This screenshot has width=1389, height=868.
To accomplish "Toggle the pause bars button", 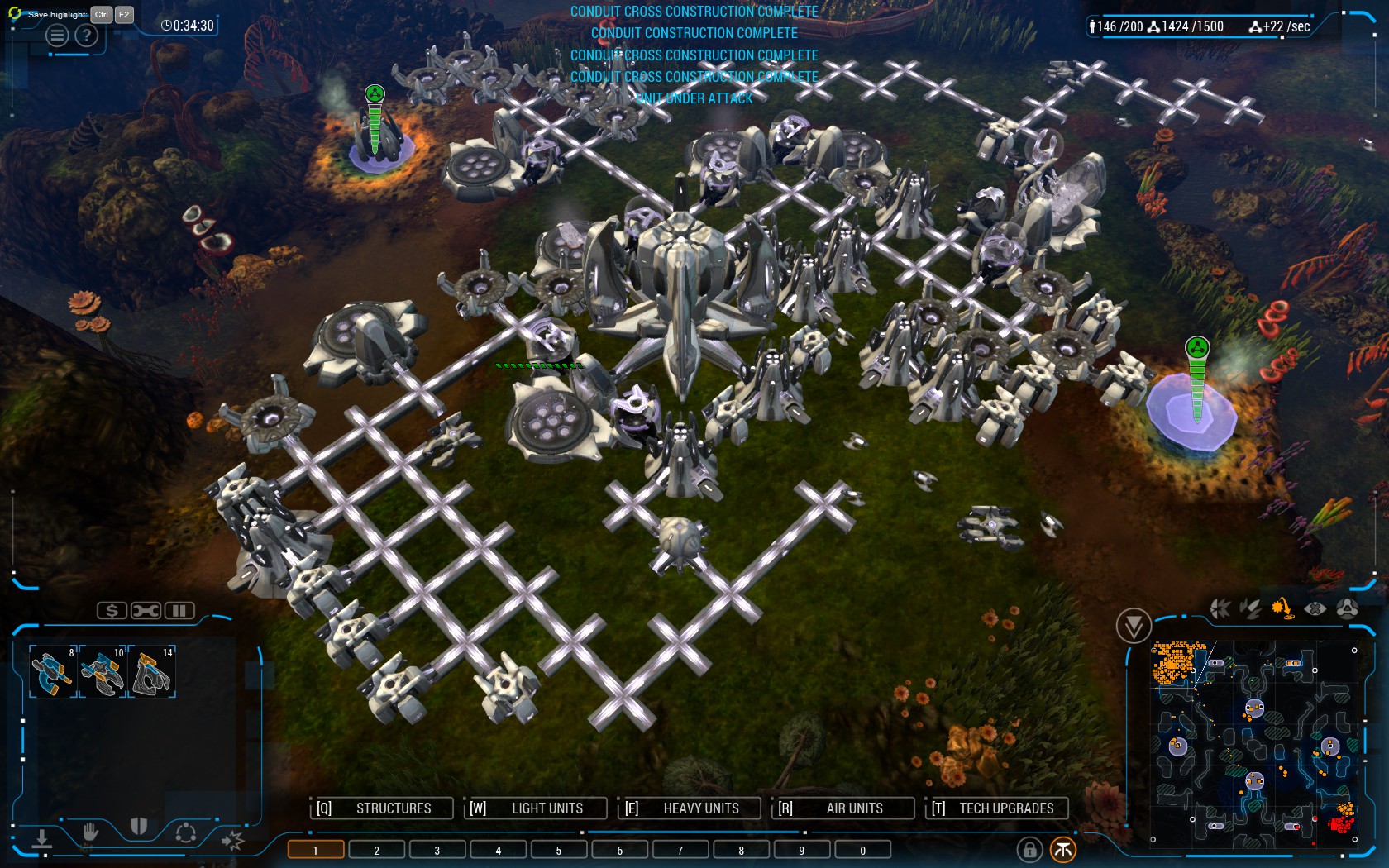I will pyautogui.click(x=179, y=611).
